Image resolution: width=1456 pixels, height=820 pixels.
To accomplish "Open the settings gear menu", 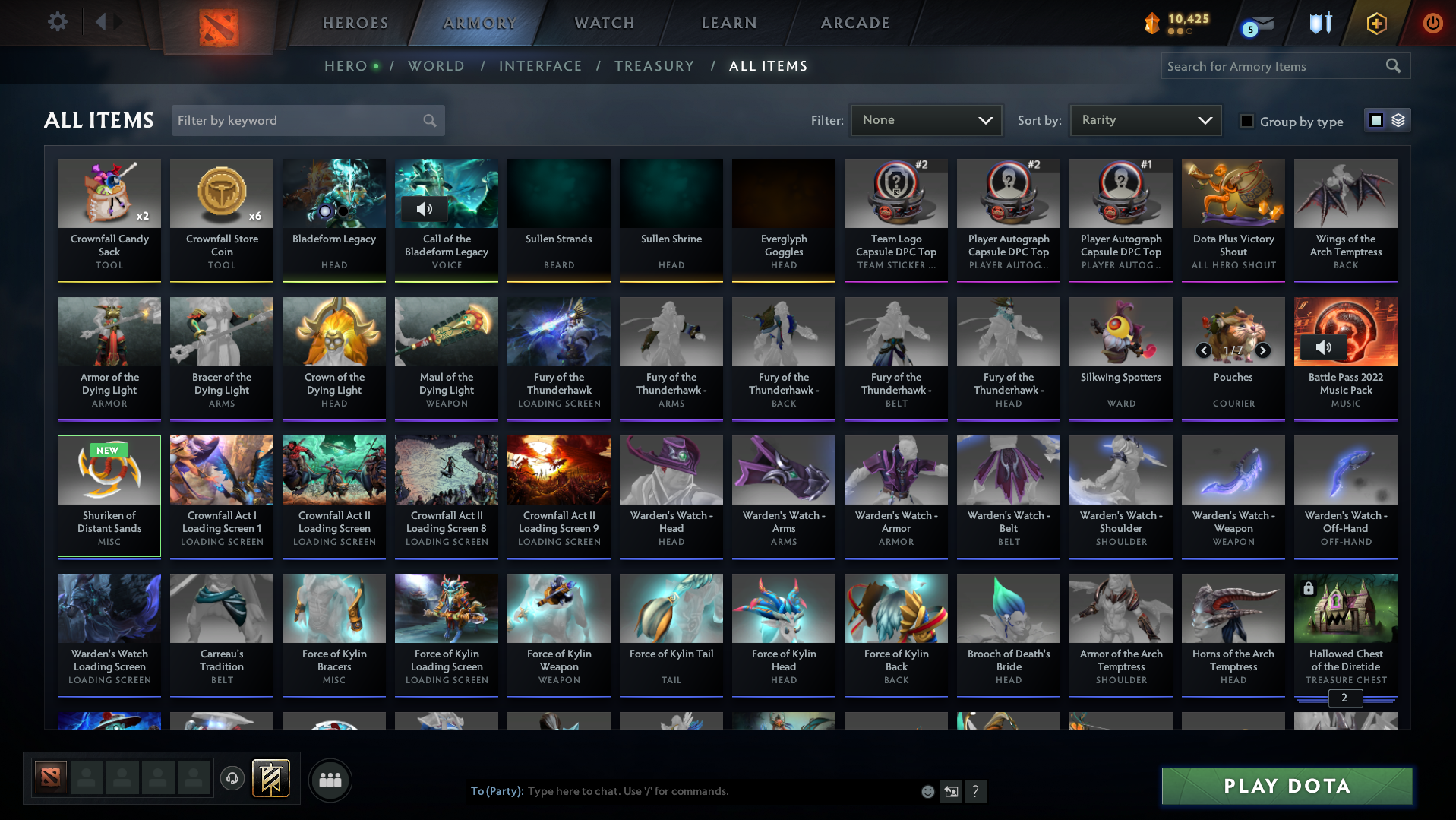I will tap(56, 22).
